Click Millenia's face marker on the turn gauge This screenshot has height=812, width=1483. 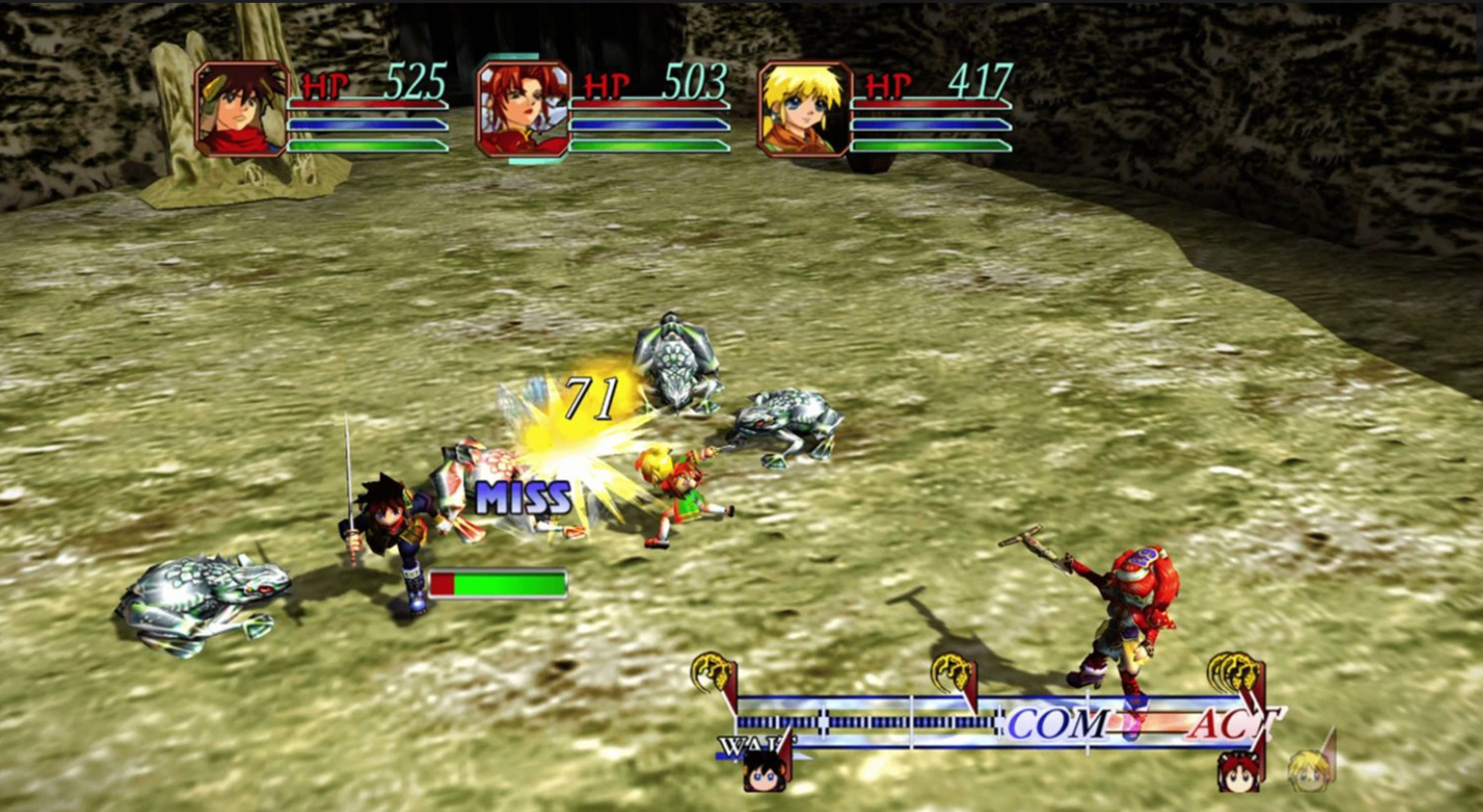[1238, 772]
